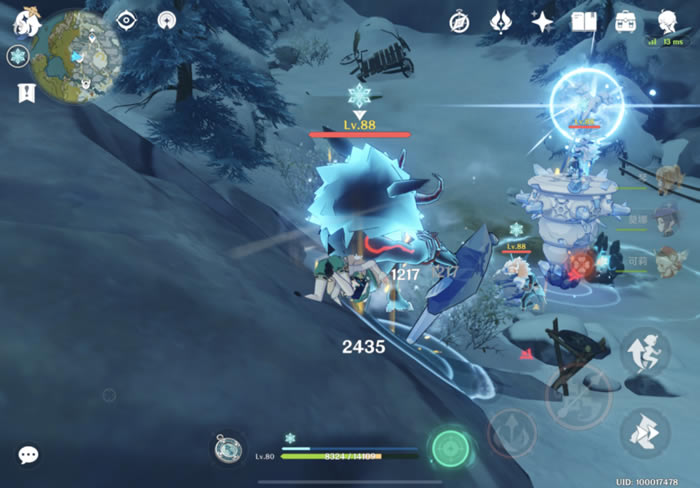The image size is (700, 488).
Task: Switch to the top party member portrait
Action: click(x=669, y=181)
